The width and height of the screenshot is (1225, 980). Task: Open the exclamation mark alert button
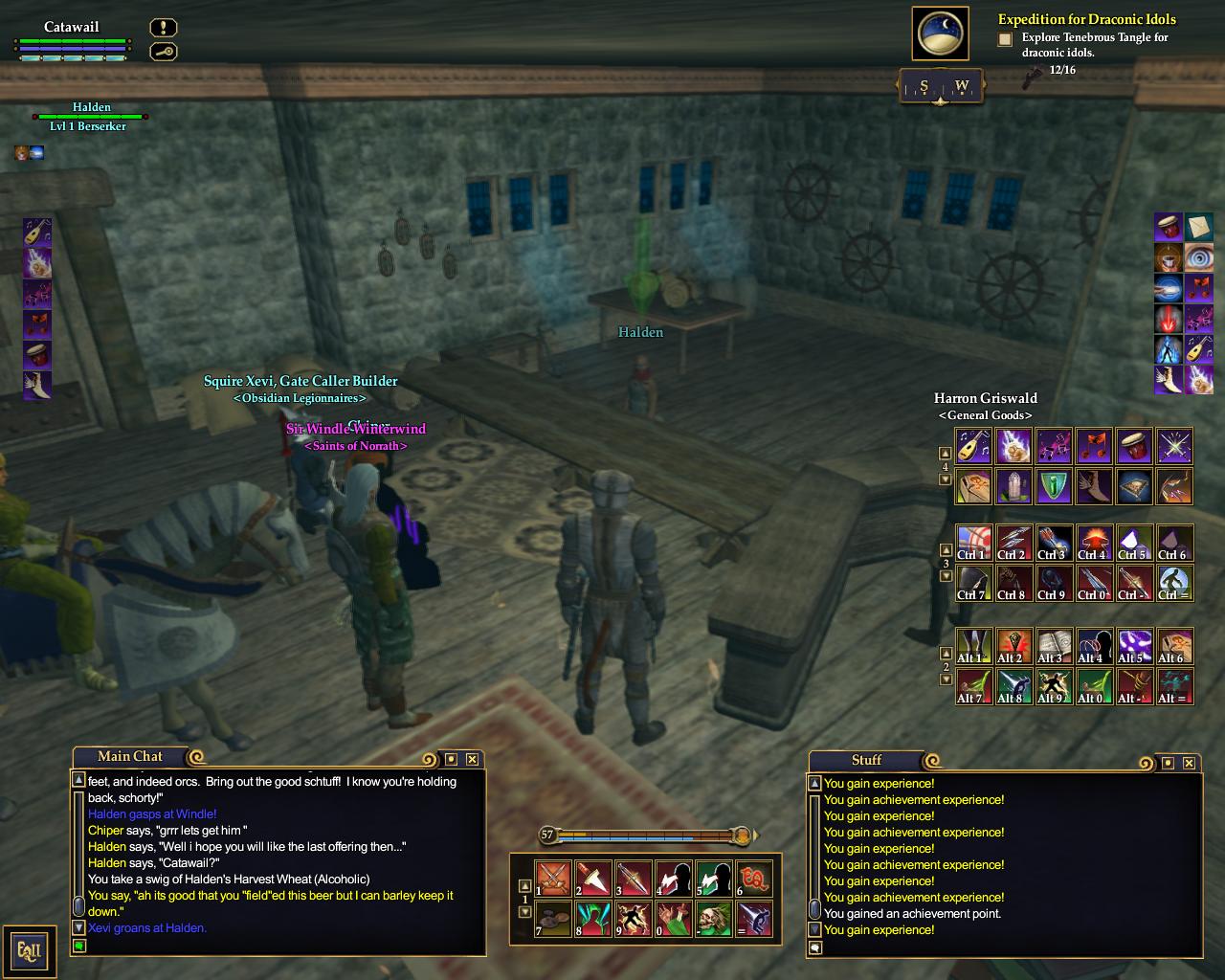(163, 28)
